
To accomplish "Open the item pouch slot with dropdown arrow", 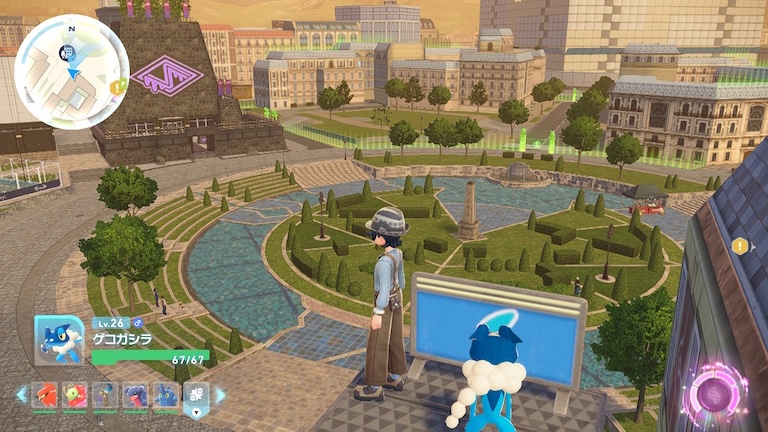I will [x=197, y=396].
